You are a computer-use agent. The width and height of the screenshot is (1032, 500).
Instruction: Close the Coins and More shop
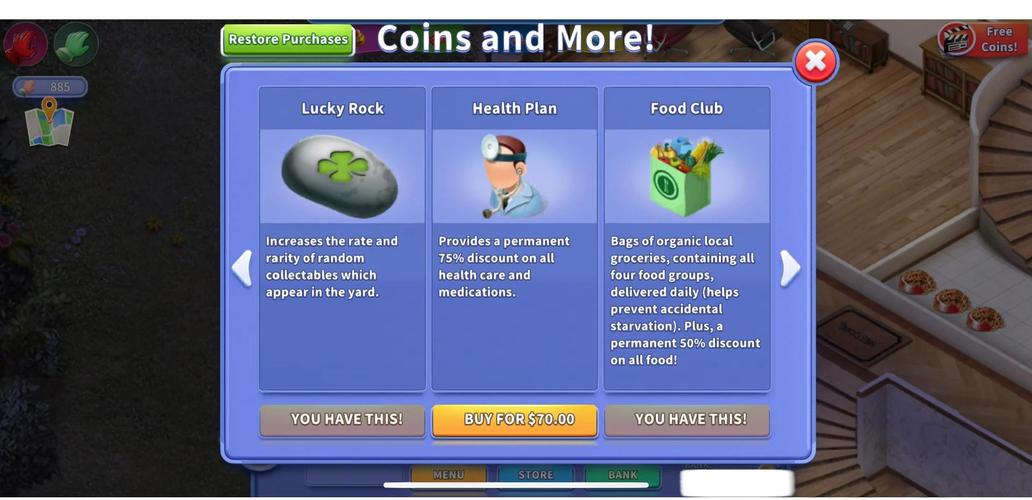point(815,62)
